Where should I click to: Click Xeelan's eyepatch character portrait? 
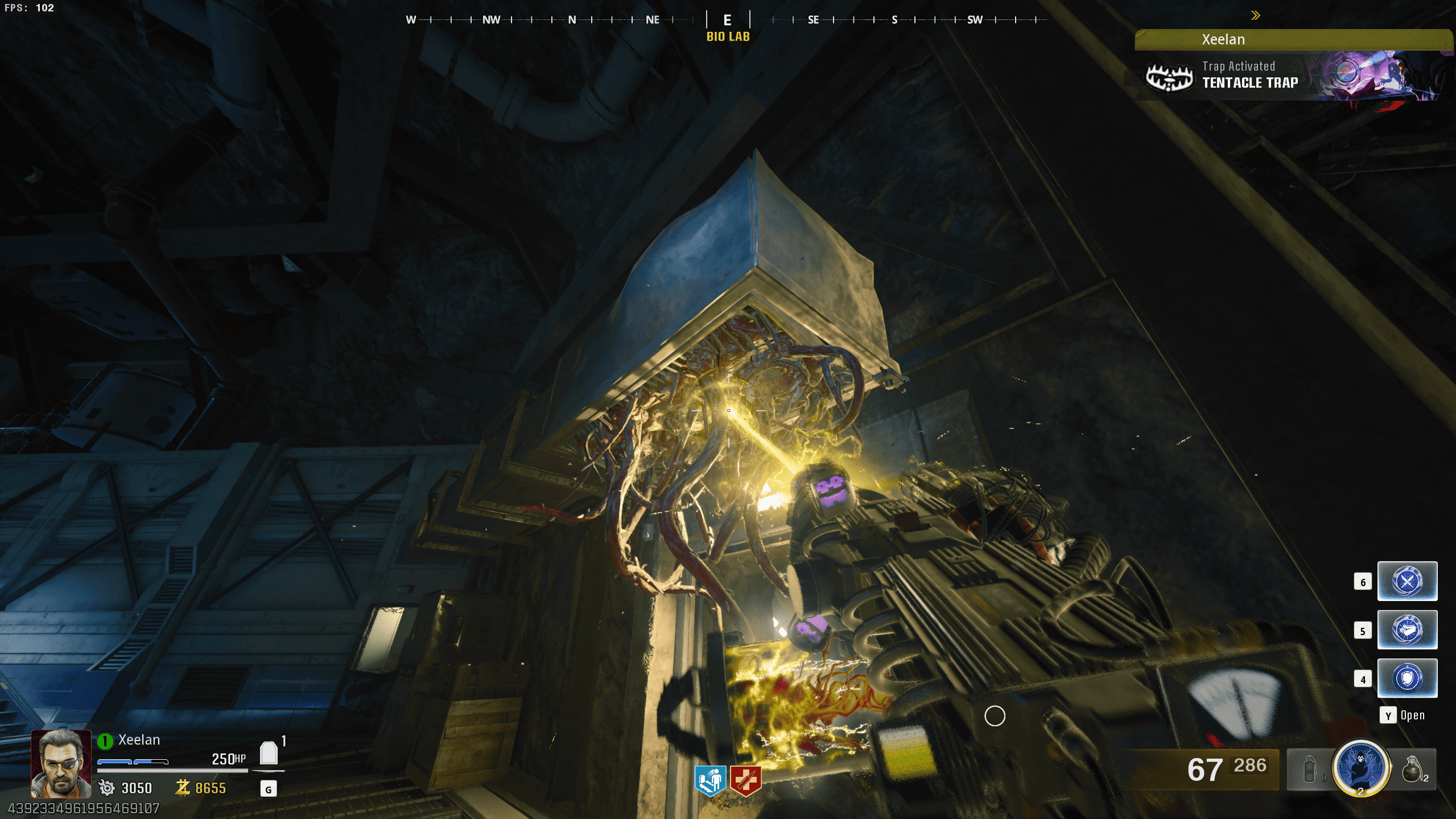(x=61, y=764)
